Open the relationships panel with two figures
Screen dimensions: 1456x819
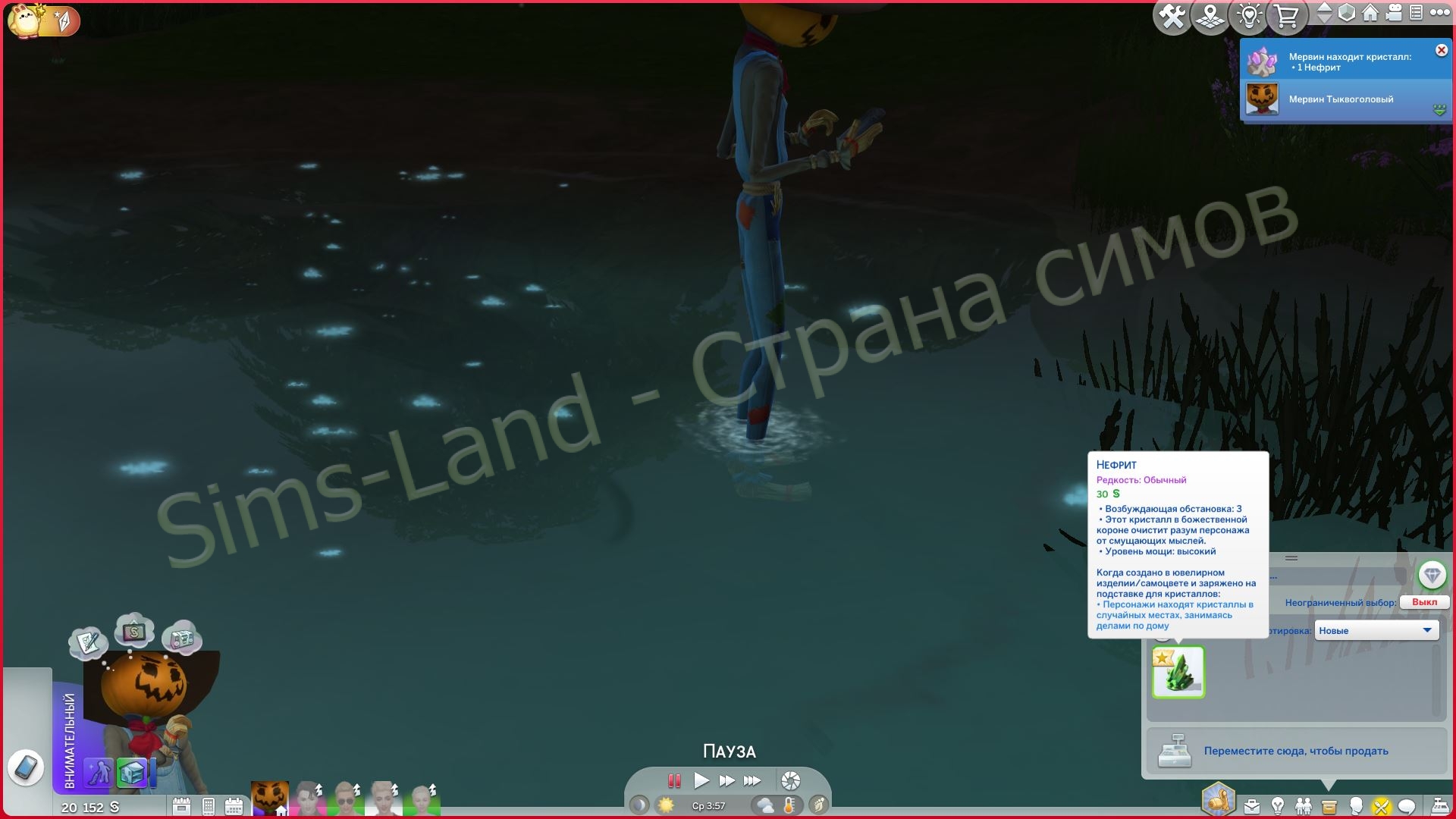coord(1304,806)
